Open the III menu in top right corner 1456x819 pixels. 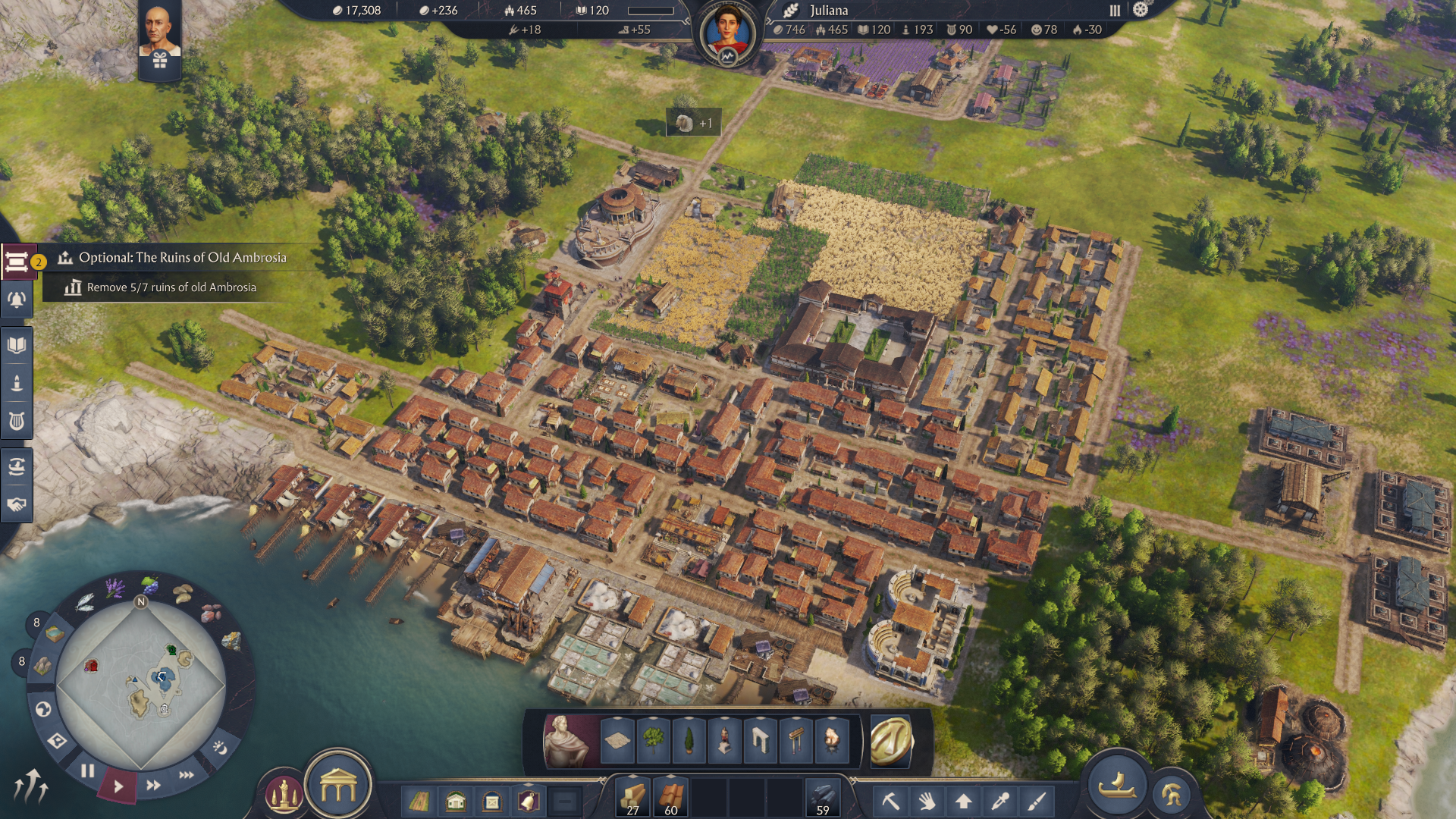[1115, 10]
